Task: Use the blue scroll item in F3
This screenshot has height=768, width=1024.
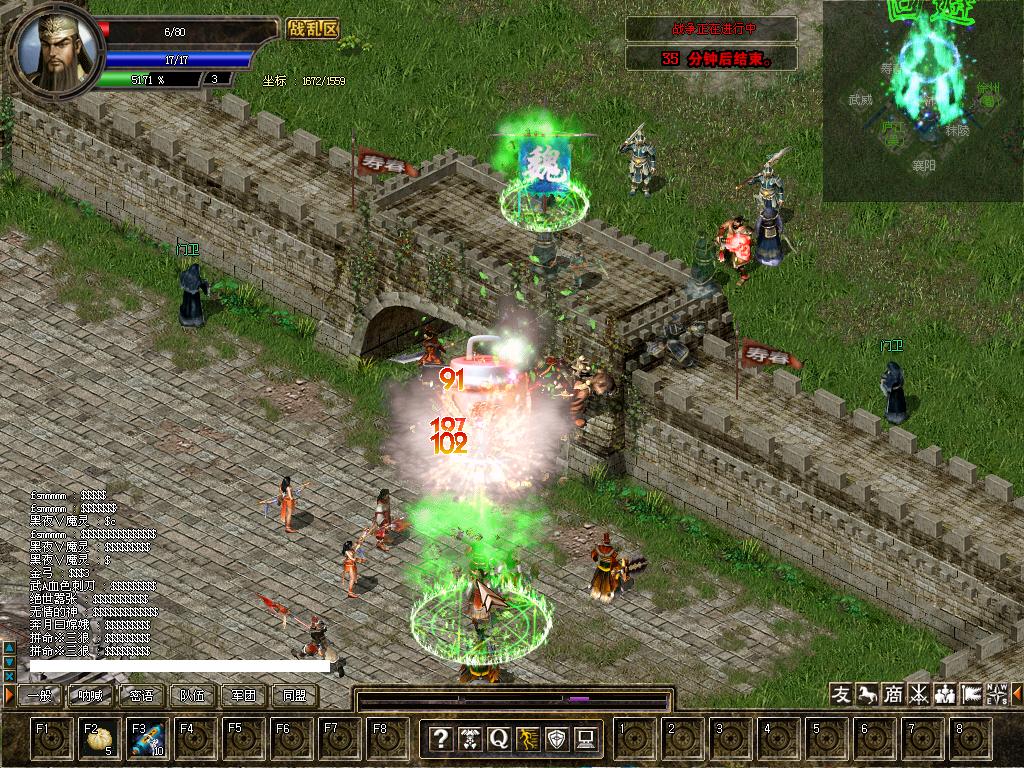Action: [x=147, y=740]
